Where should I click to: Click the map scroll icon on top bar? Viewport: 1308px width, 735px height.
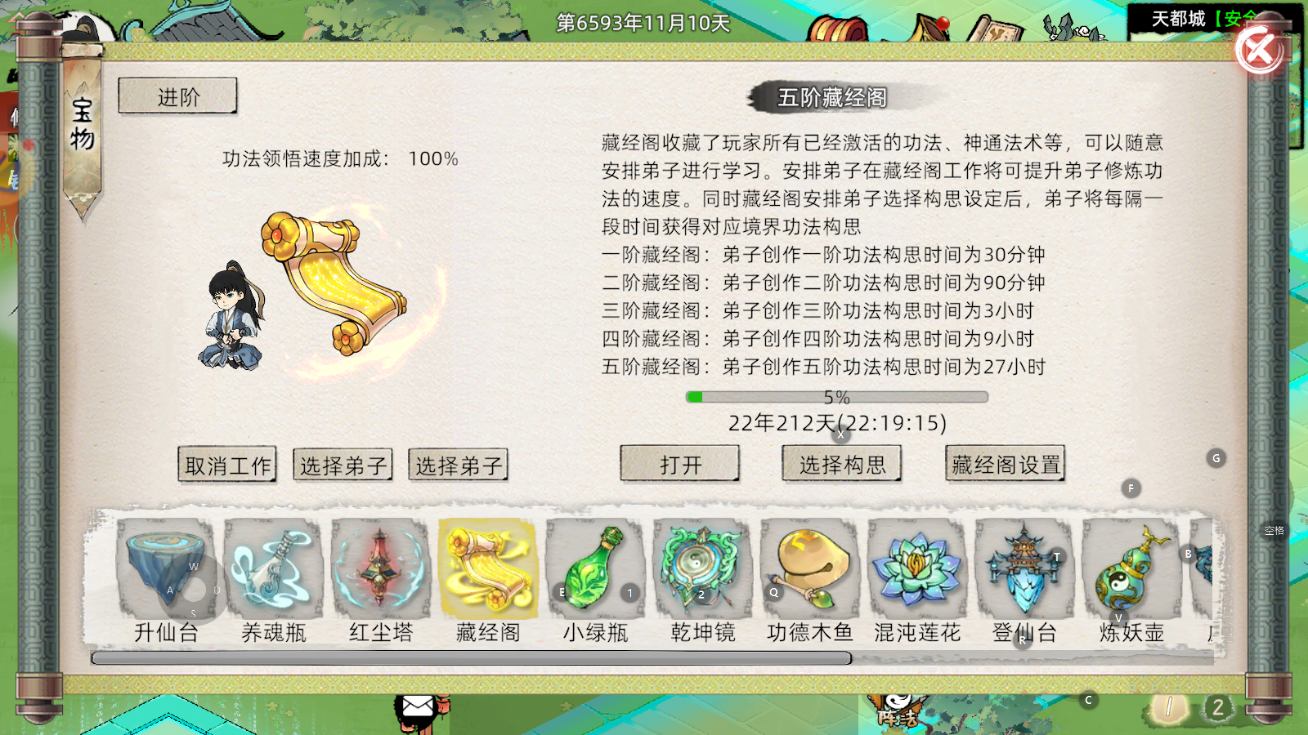[x=1000, y=30]
